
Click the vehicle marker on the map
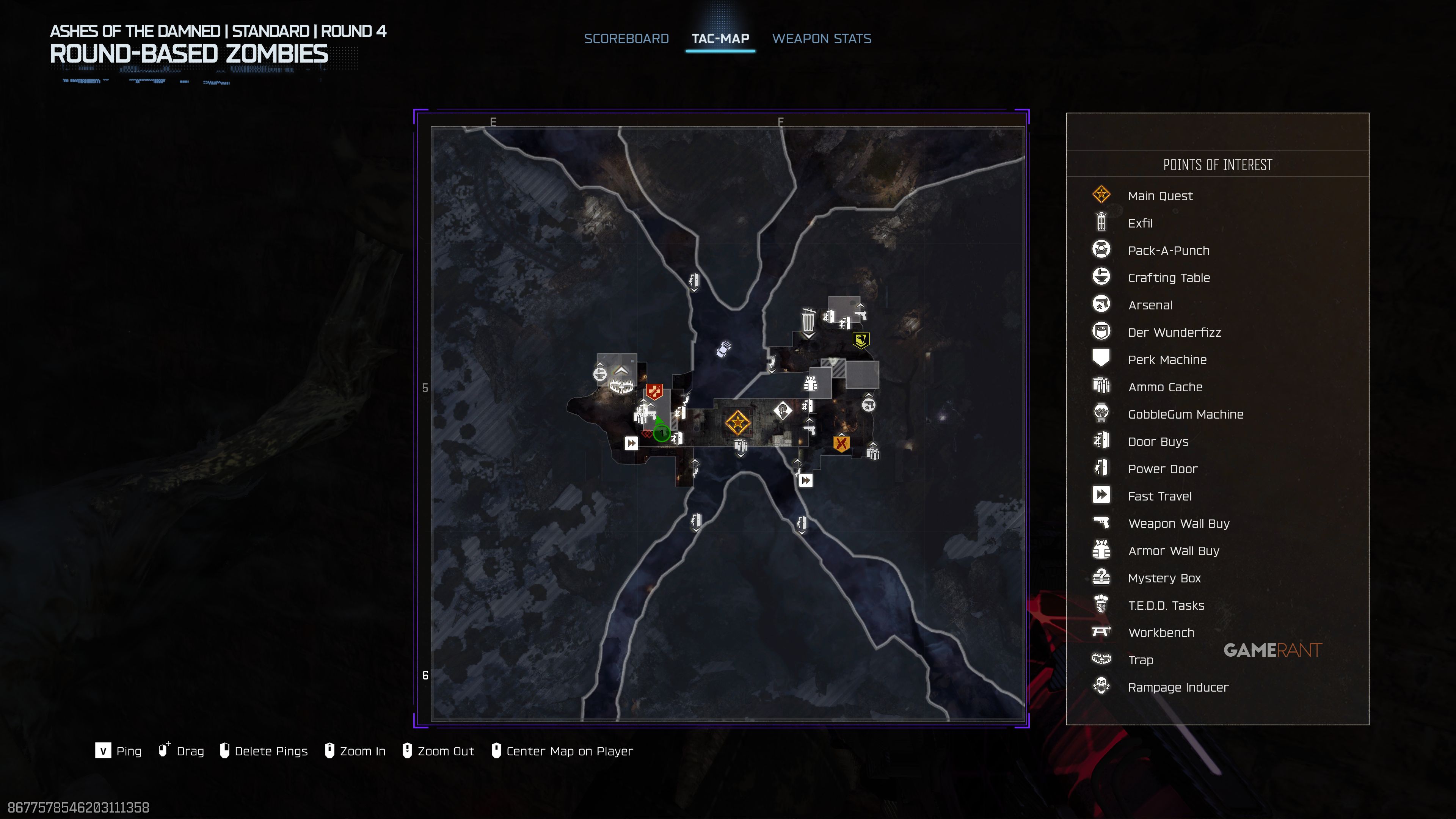[x=723, y=349]
